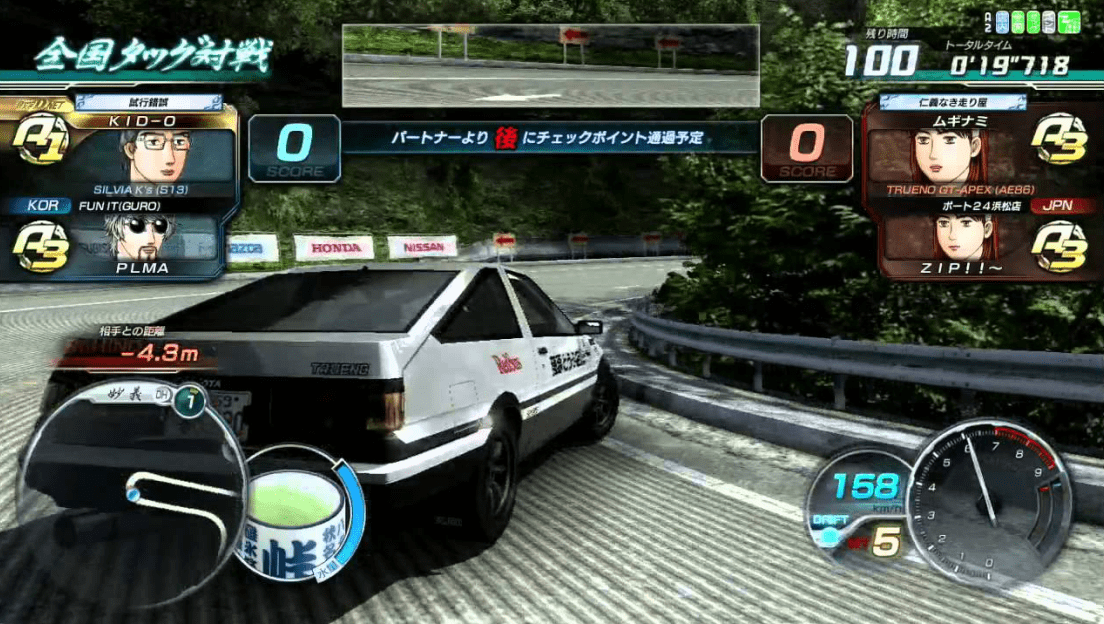Select KID-O's driver portrait
Screen dimensions: 1104x624
153,155
